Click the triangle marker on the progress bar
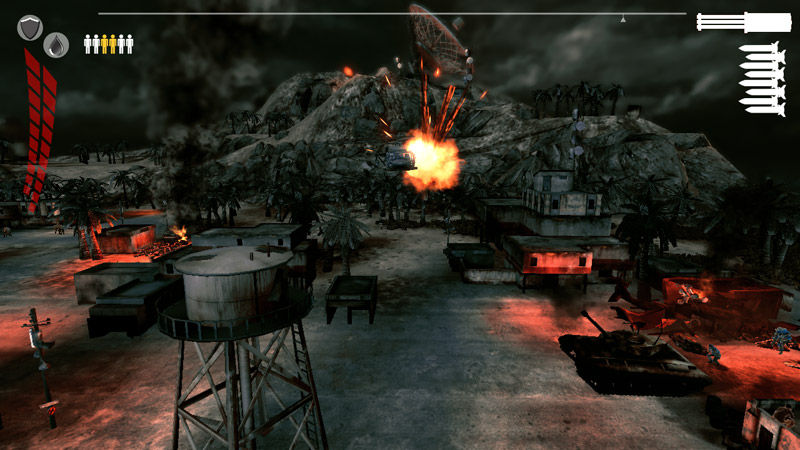 (623, 18)
